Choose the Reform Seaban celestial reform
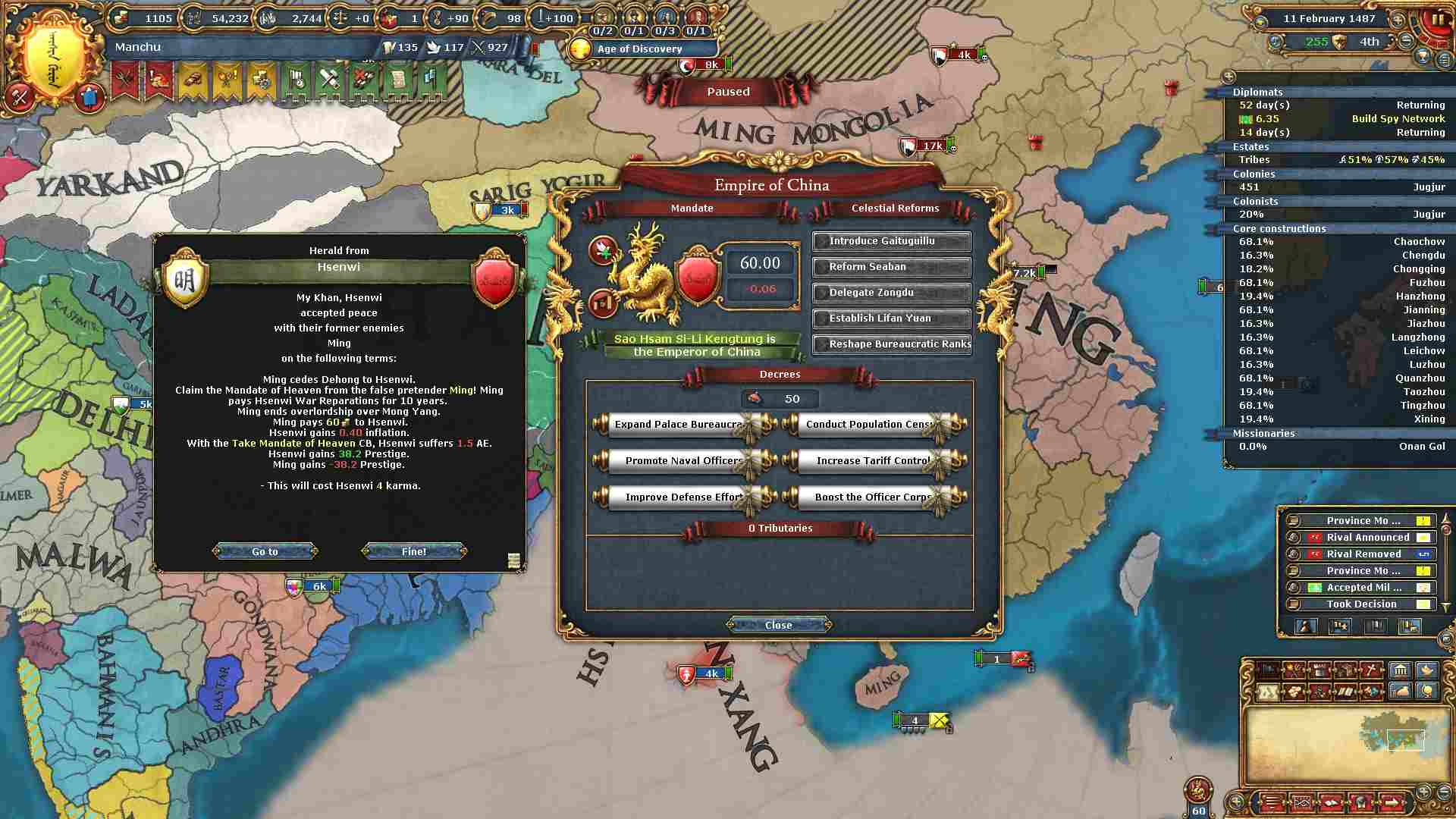The height and width of the screenshot is (819, 1456). coord(891,267)
